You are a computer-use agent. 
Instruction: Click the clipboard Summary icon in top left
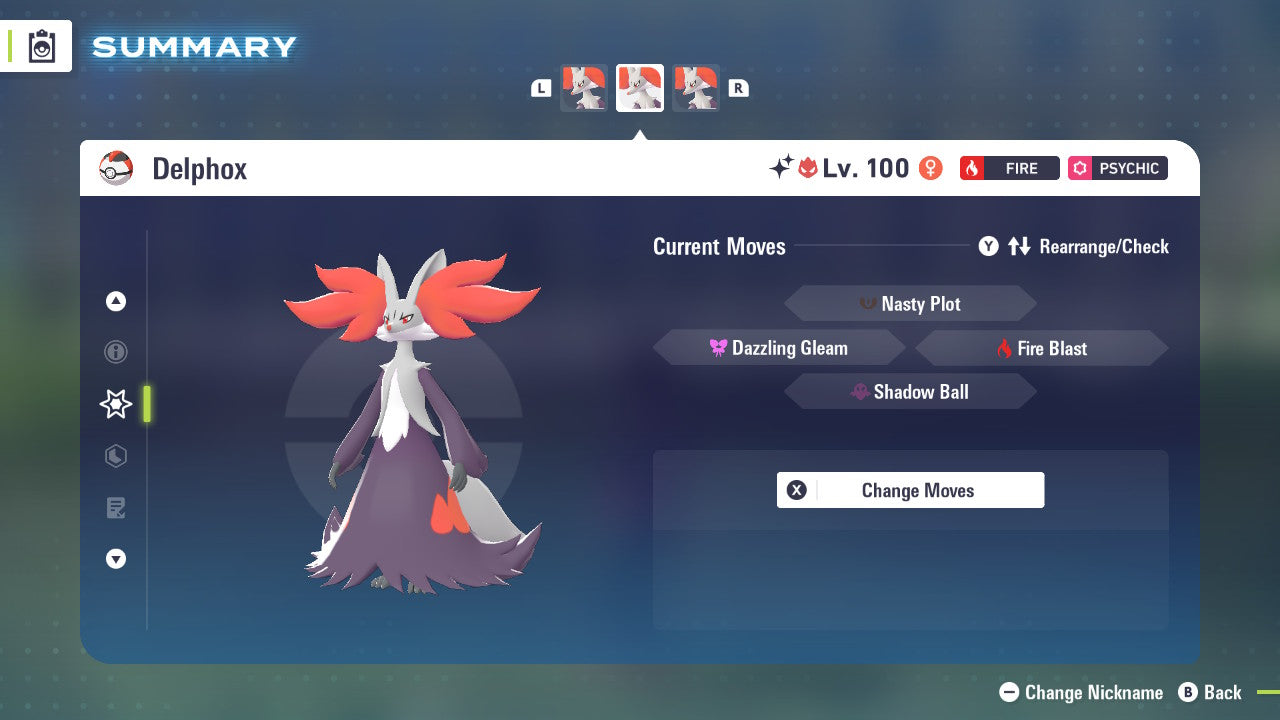point(40,46)
